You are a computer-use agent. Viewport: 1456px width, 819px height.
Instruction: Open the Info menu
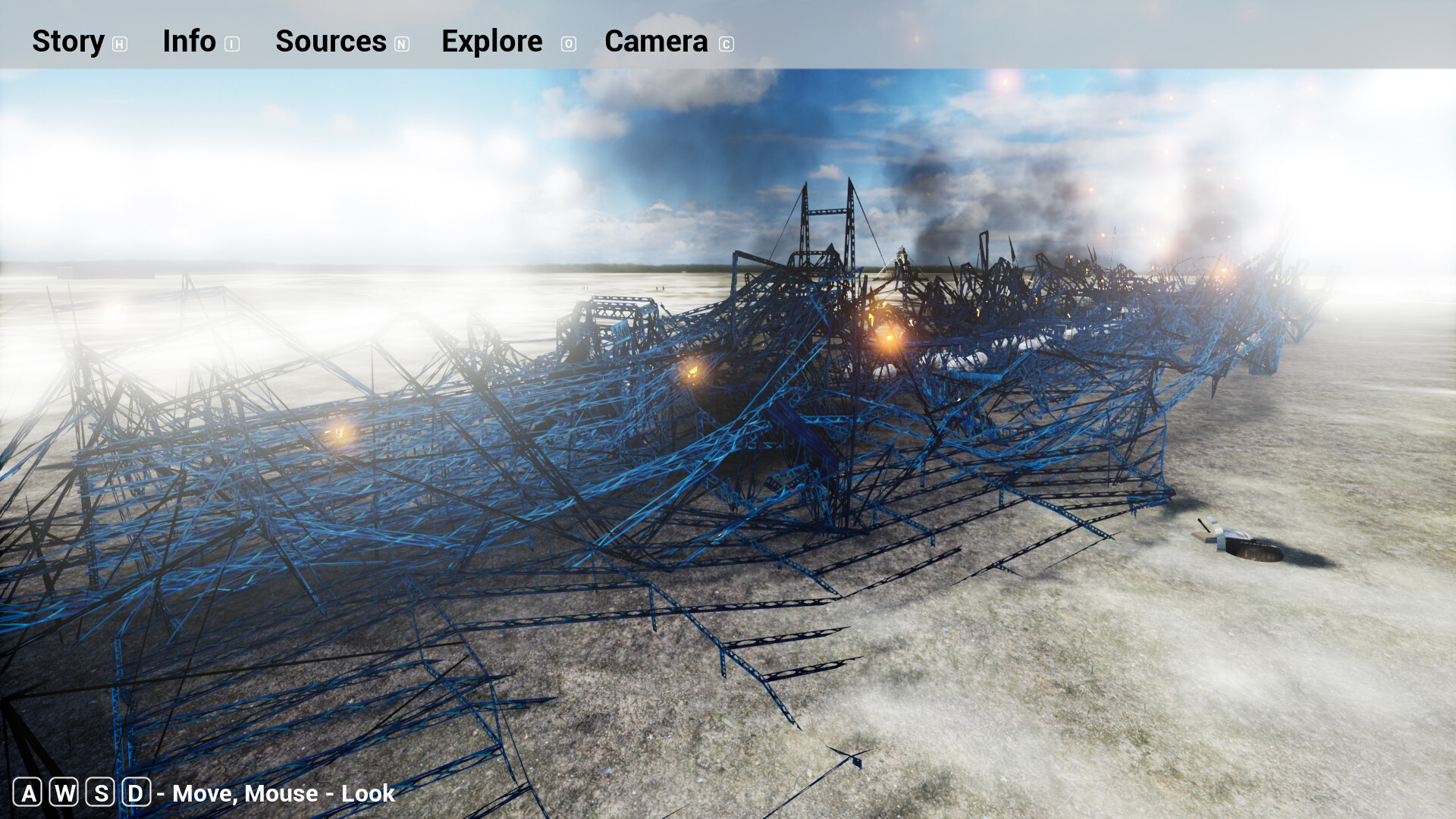pyautogui.click(x=190, y=42)
